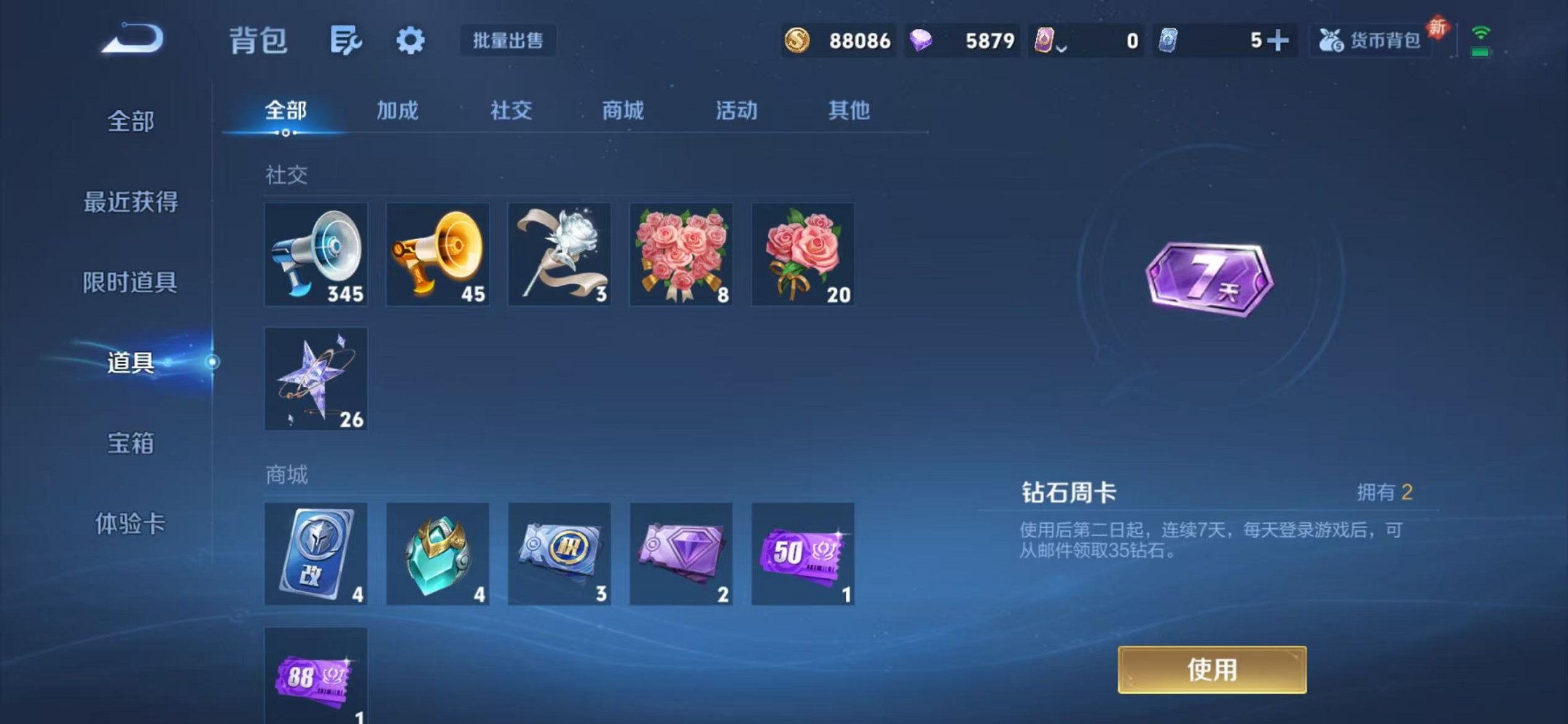The width and height of the screenshot is (1568, 724).
Task: Select the purple 50 coupon ticket item
Action: (x=802, y=556)
